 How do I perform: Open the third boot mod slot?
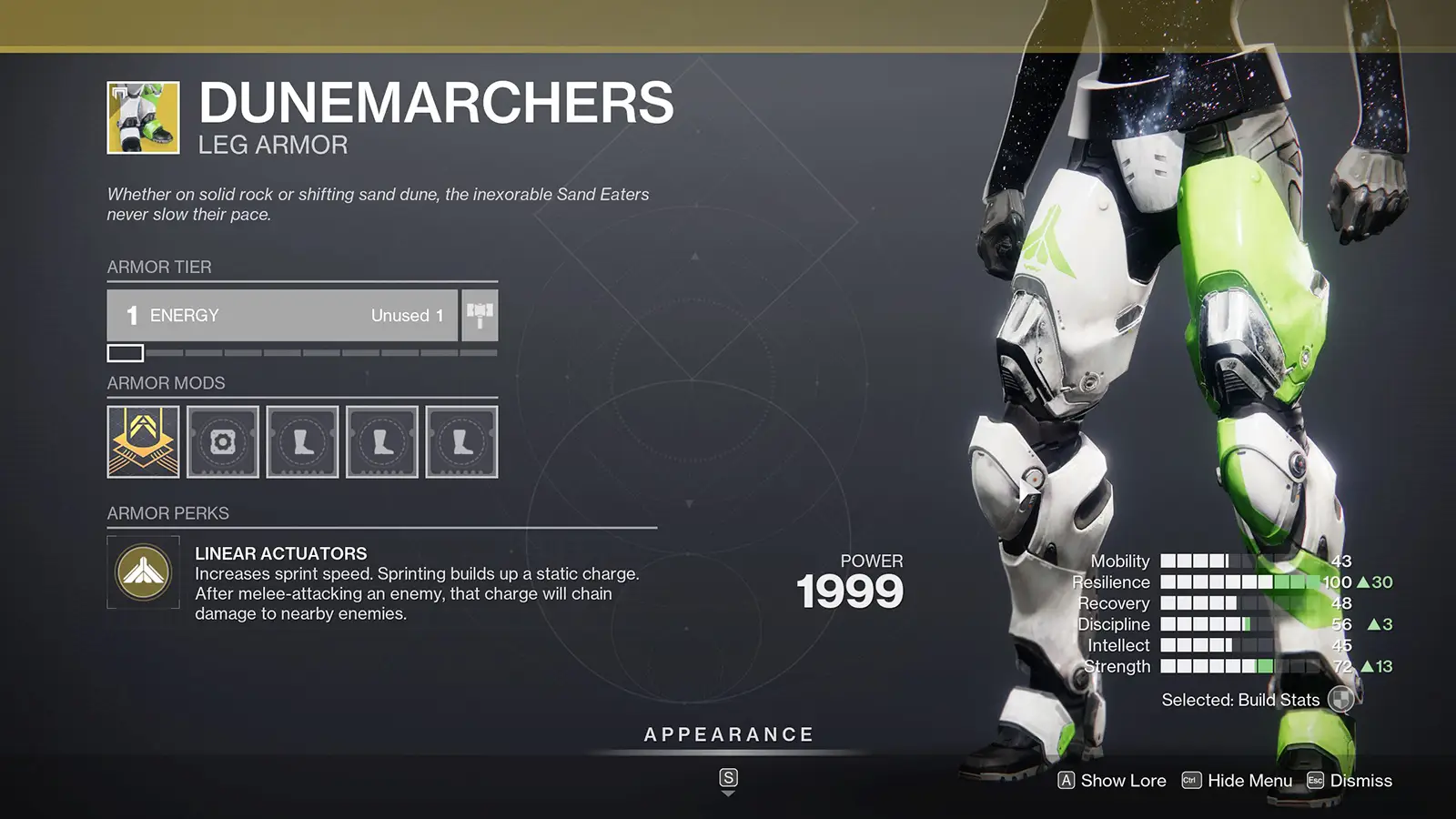462,442
